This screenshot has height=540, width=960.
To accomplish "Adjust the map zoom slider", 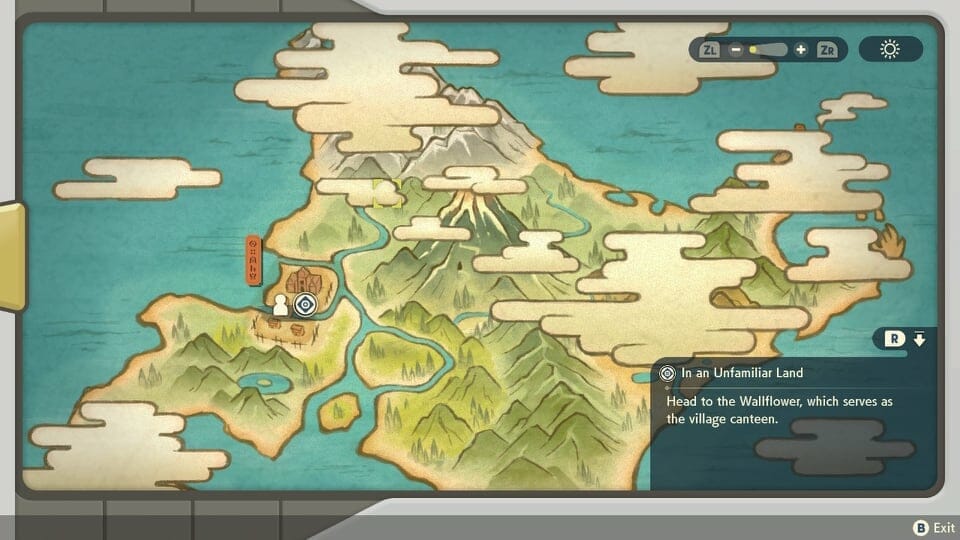I will (x=768, y=50).
